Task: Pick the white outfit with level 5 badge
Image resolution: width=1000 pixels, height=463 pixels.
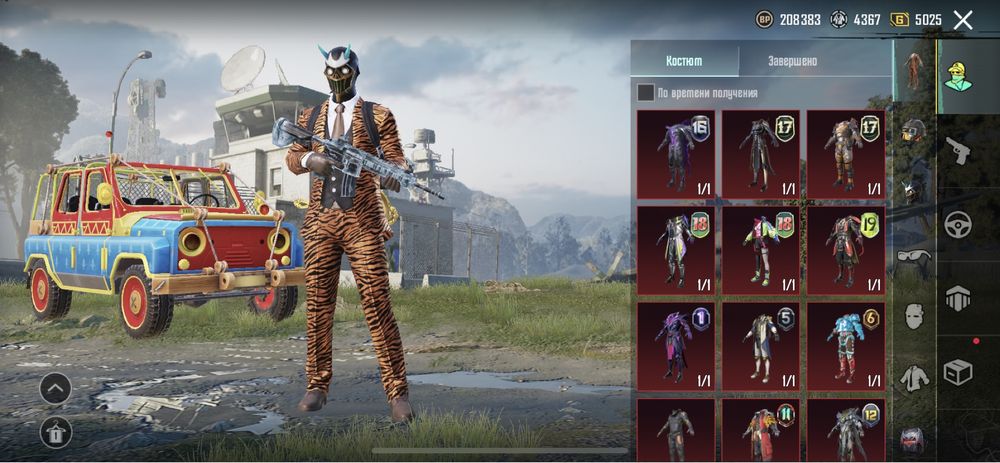Action: (760, 345)
